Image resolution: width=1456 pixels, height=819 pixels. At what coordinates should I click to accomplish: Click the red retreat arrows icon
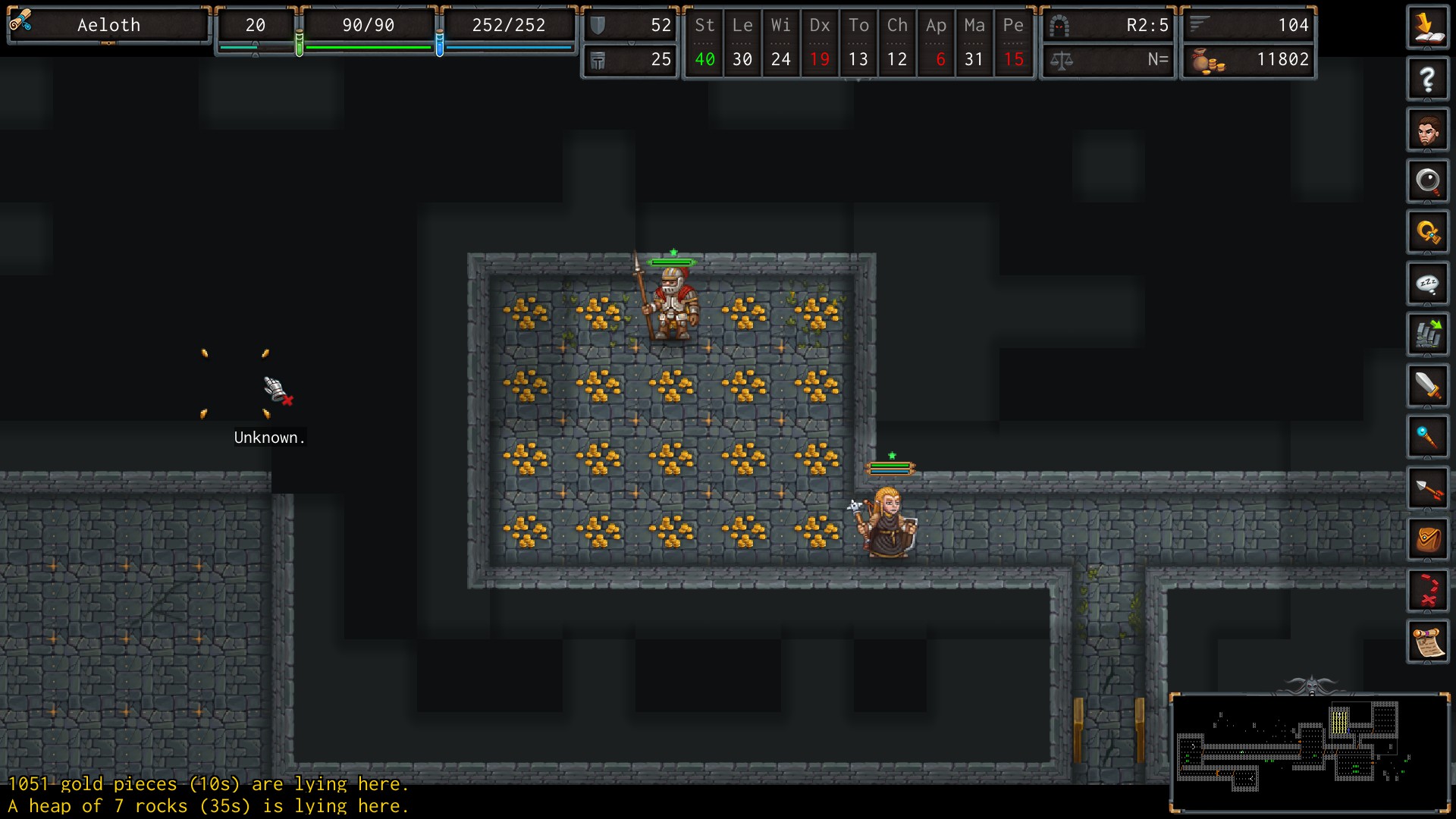click(x=1427, y=591)
